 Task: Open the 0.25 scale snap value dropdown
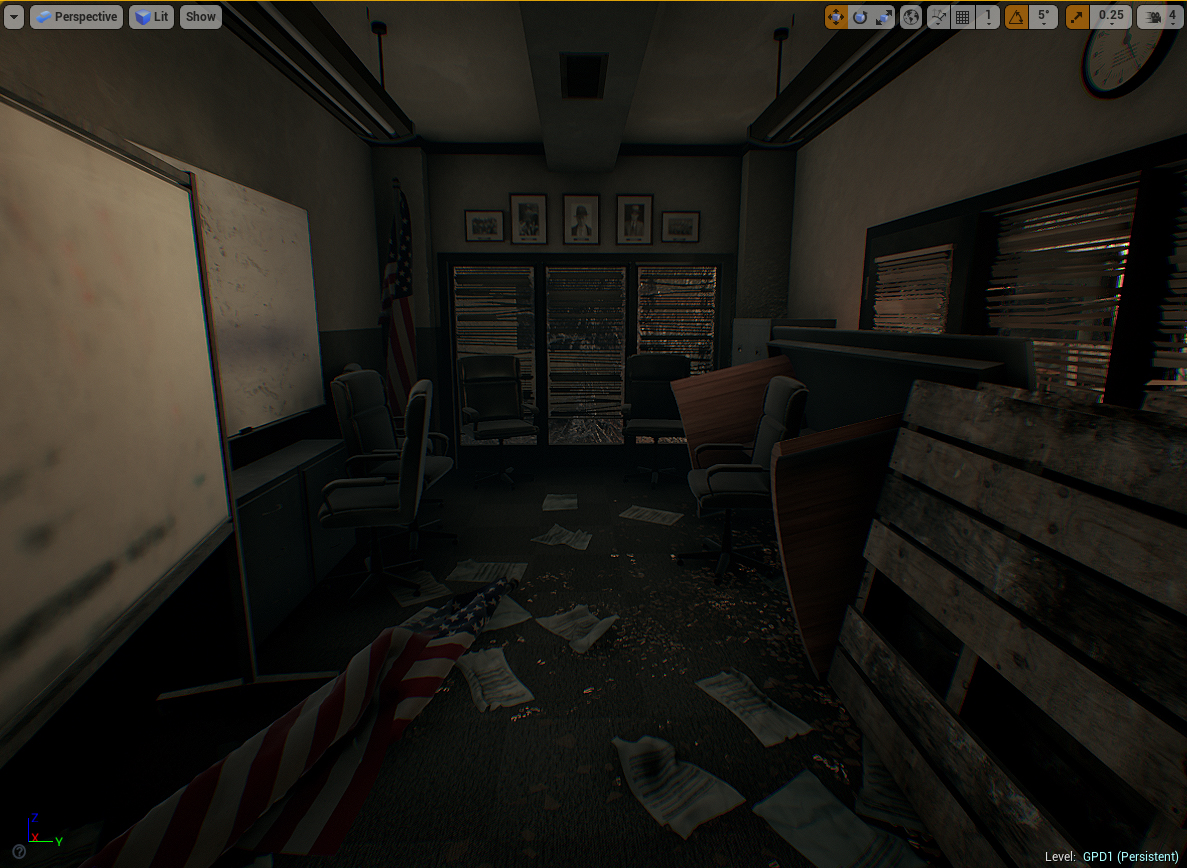[1111, 17]
